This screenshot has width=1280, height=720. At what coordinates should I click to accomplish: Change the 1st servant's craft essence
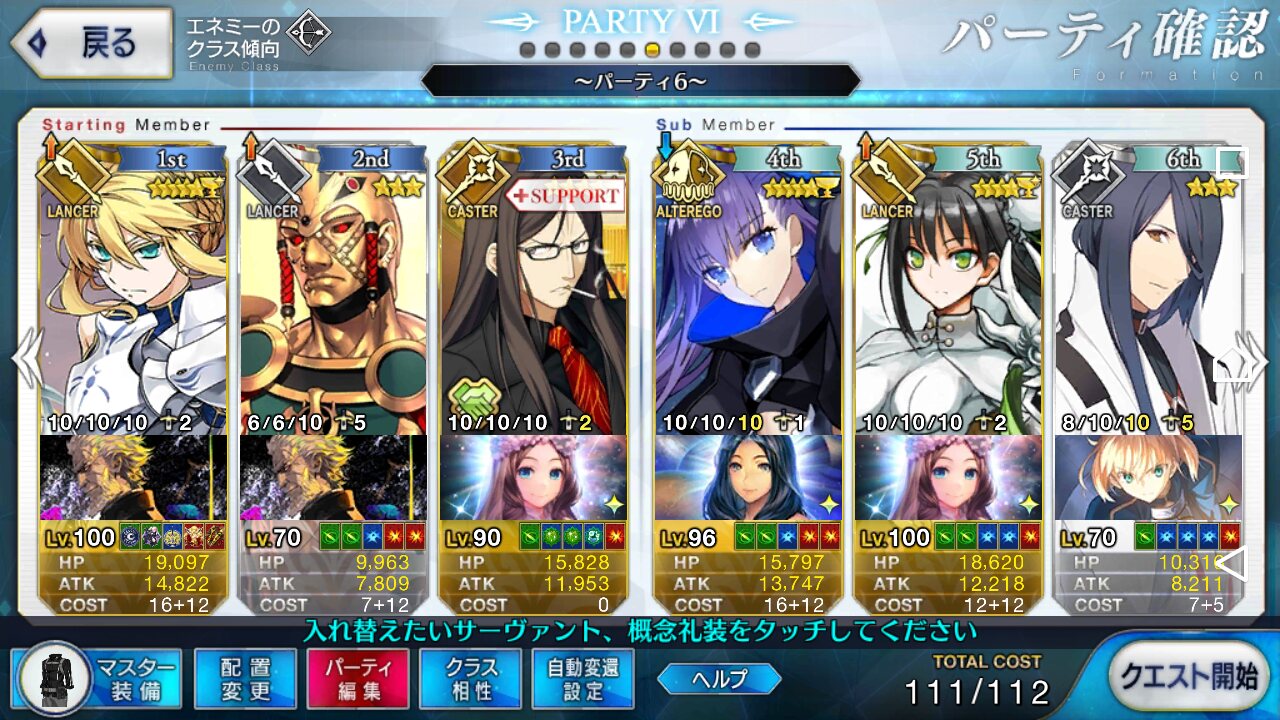point(133,477)
